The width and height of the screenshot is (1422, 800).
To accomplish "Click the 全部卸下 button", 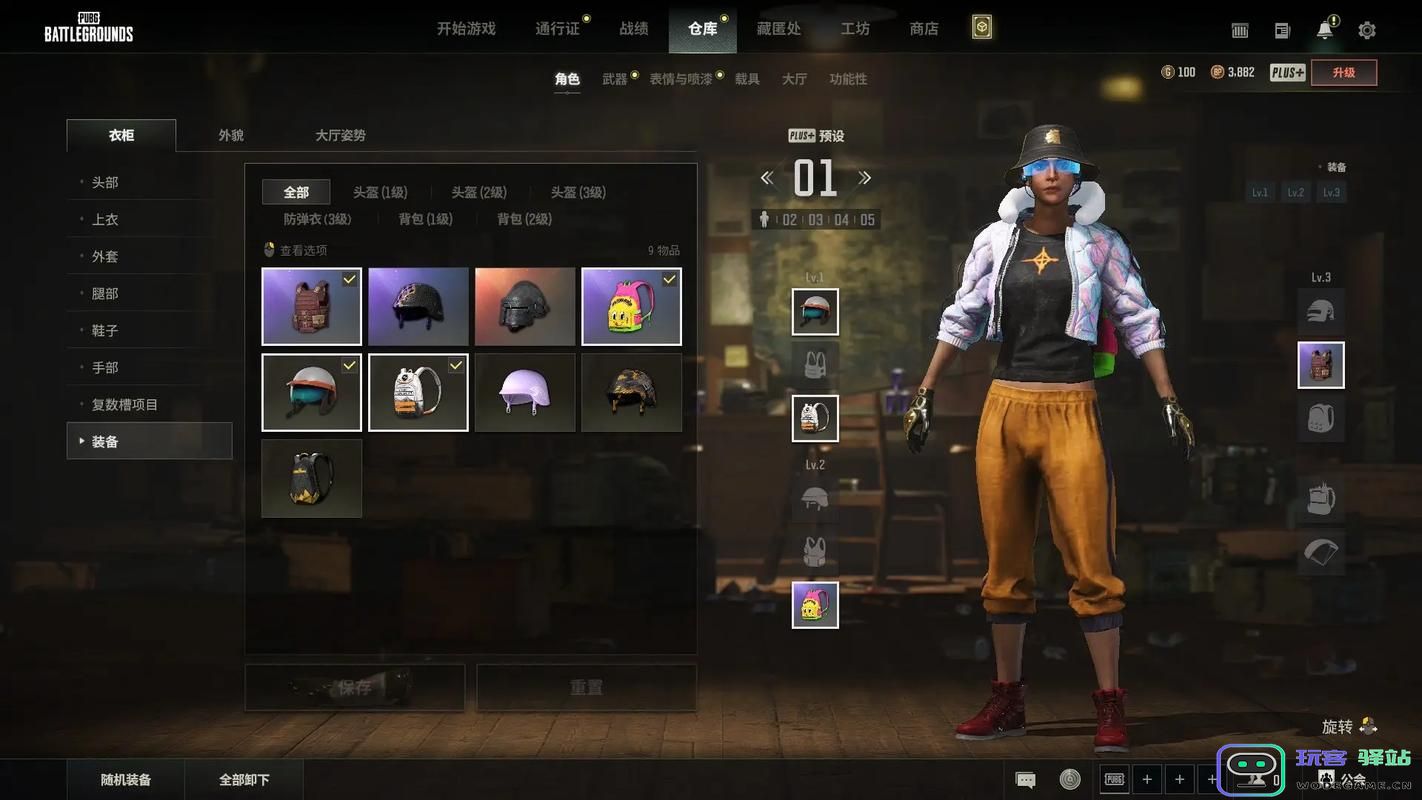I will (x=245, y=778).
